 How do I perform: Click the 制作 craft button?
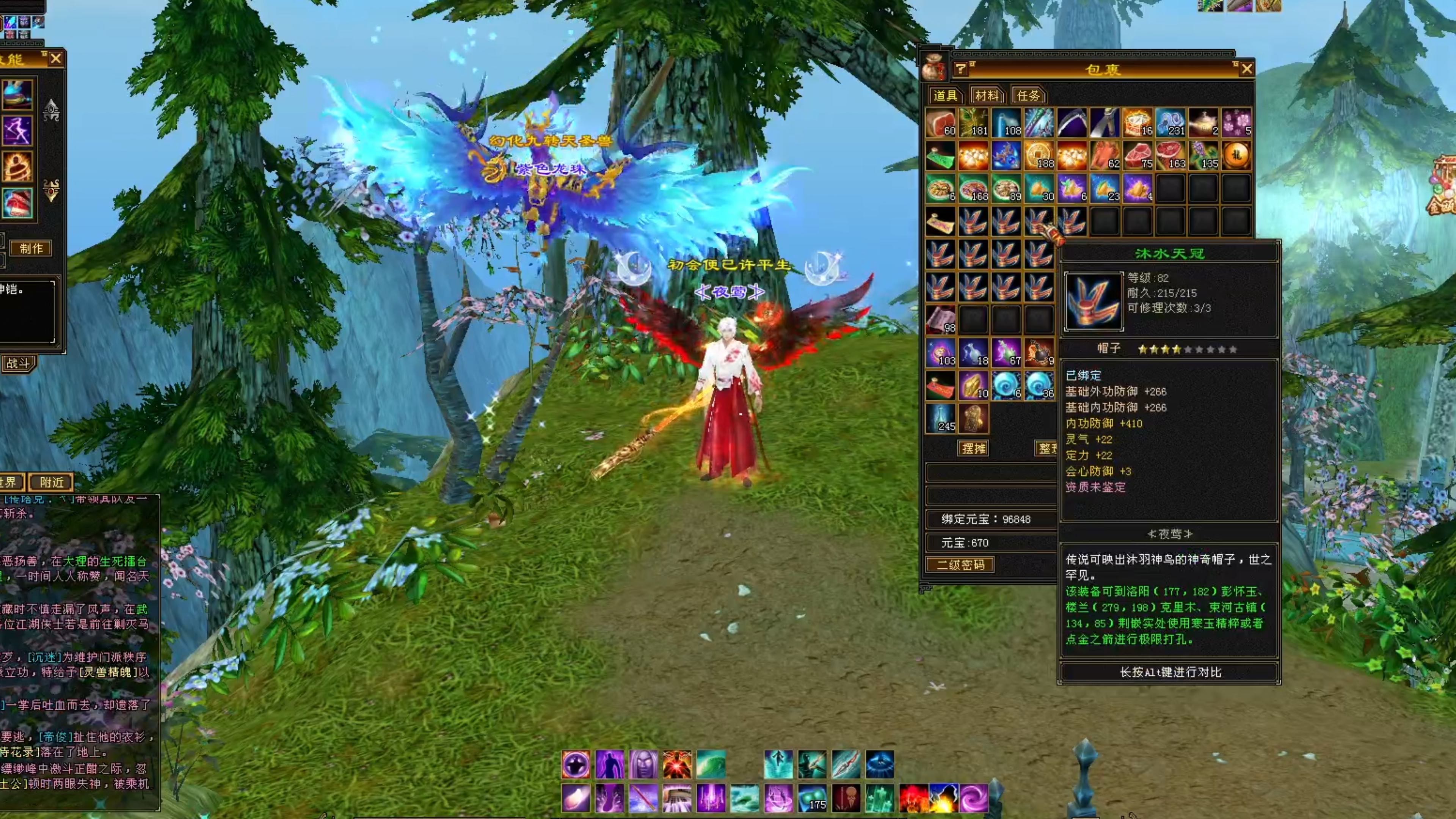pyautogui.click(x=31, y=248)
